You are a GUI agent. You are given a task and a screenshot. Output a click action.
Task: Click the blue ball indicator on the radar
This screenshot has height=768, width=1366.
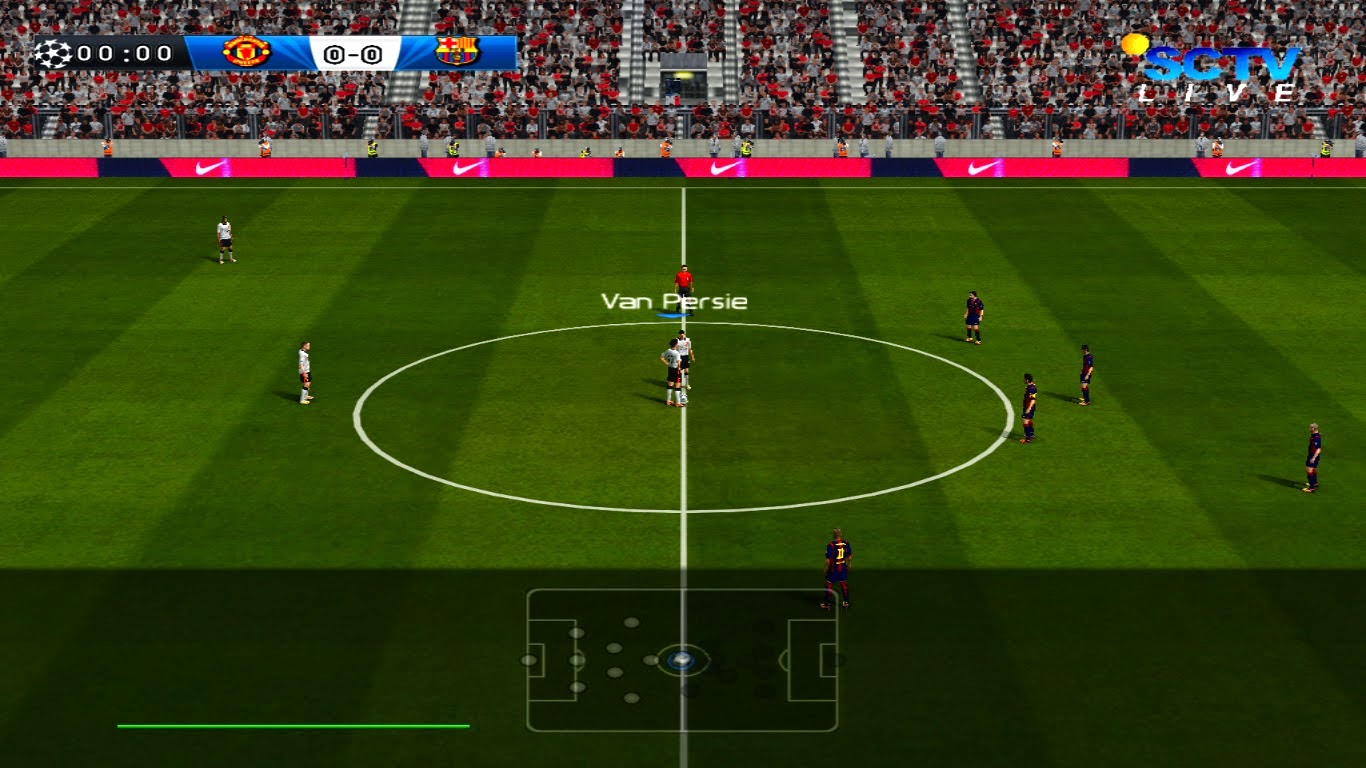681,659
